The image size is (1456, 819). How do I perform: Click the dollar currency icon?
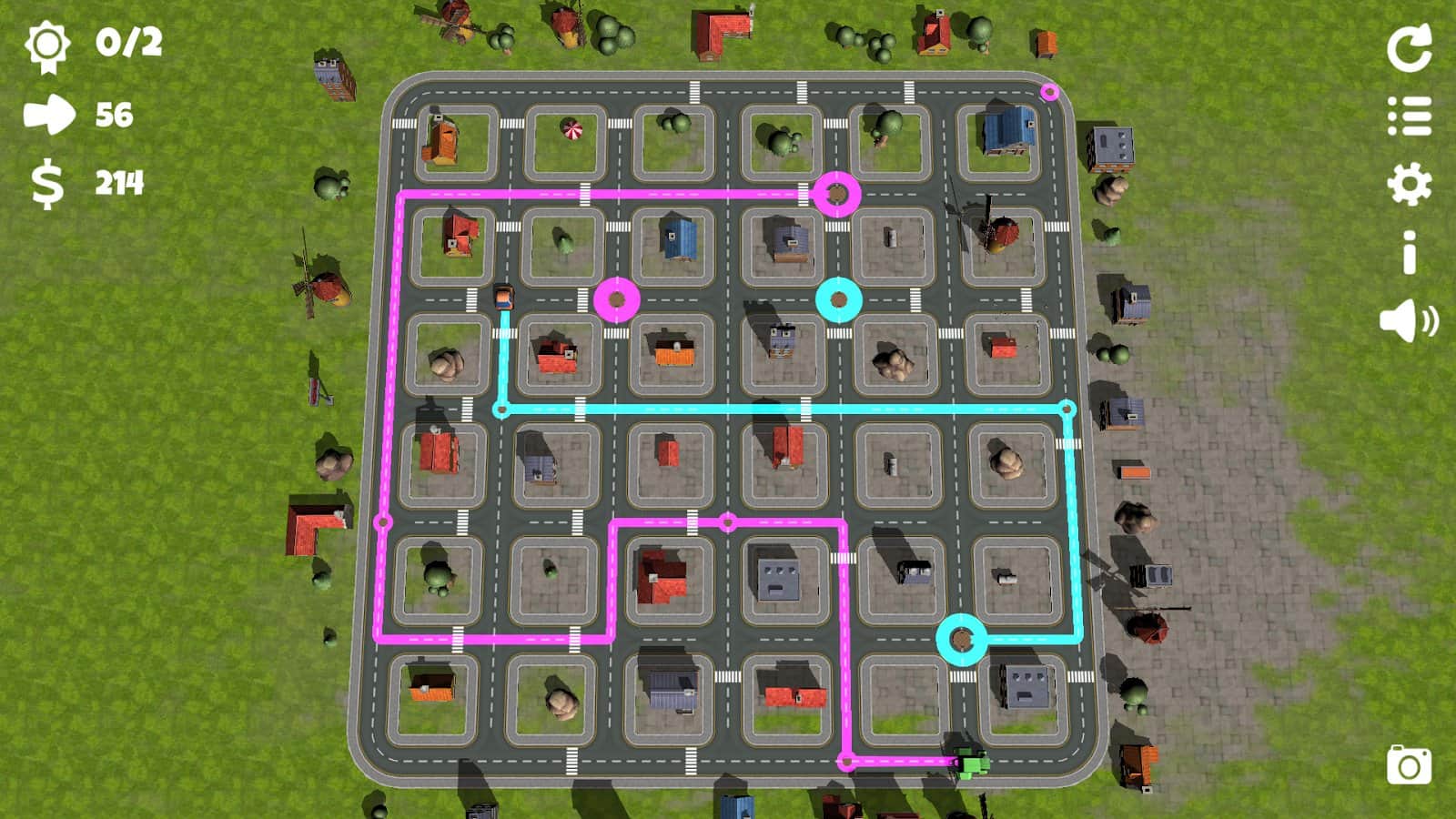(x=47, y=182)
